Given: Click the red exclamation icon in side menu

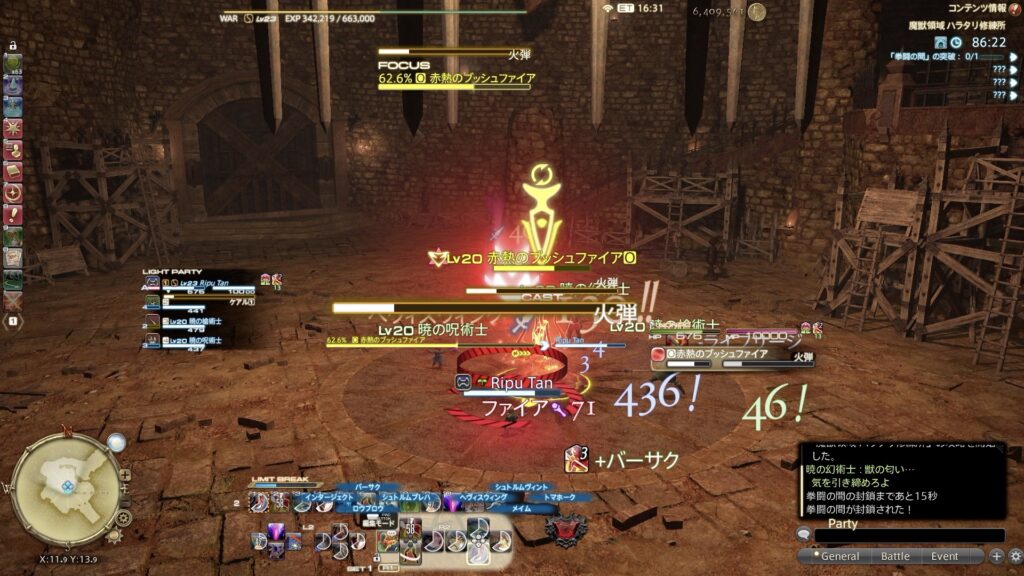Looking at the screenshot, I should 13,216.
